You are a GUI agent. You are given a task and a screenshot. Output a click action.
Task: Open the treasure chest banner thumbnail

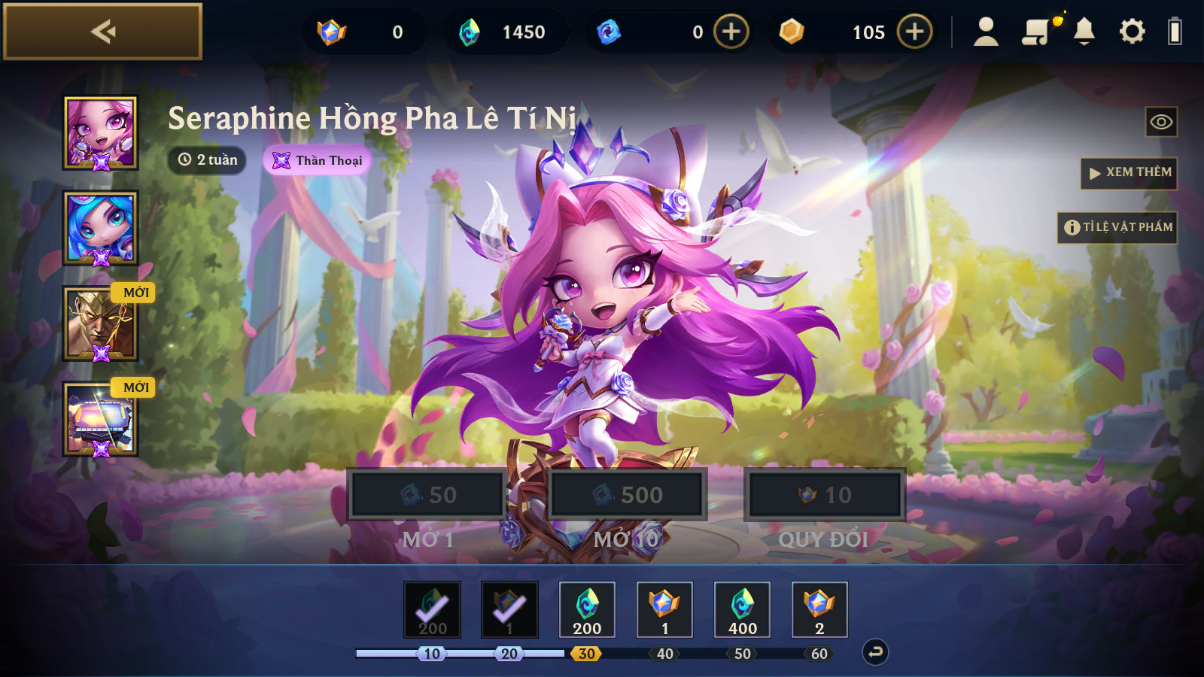(101, 419)
